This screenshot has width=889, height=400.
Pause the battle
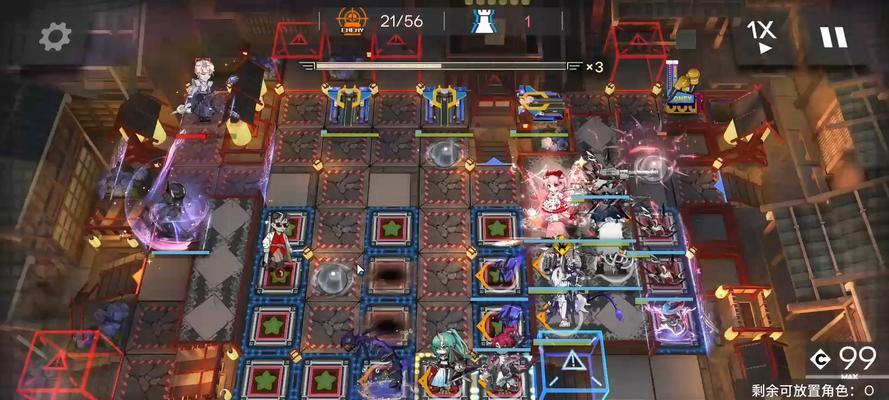[x=833, y=37]
